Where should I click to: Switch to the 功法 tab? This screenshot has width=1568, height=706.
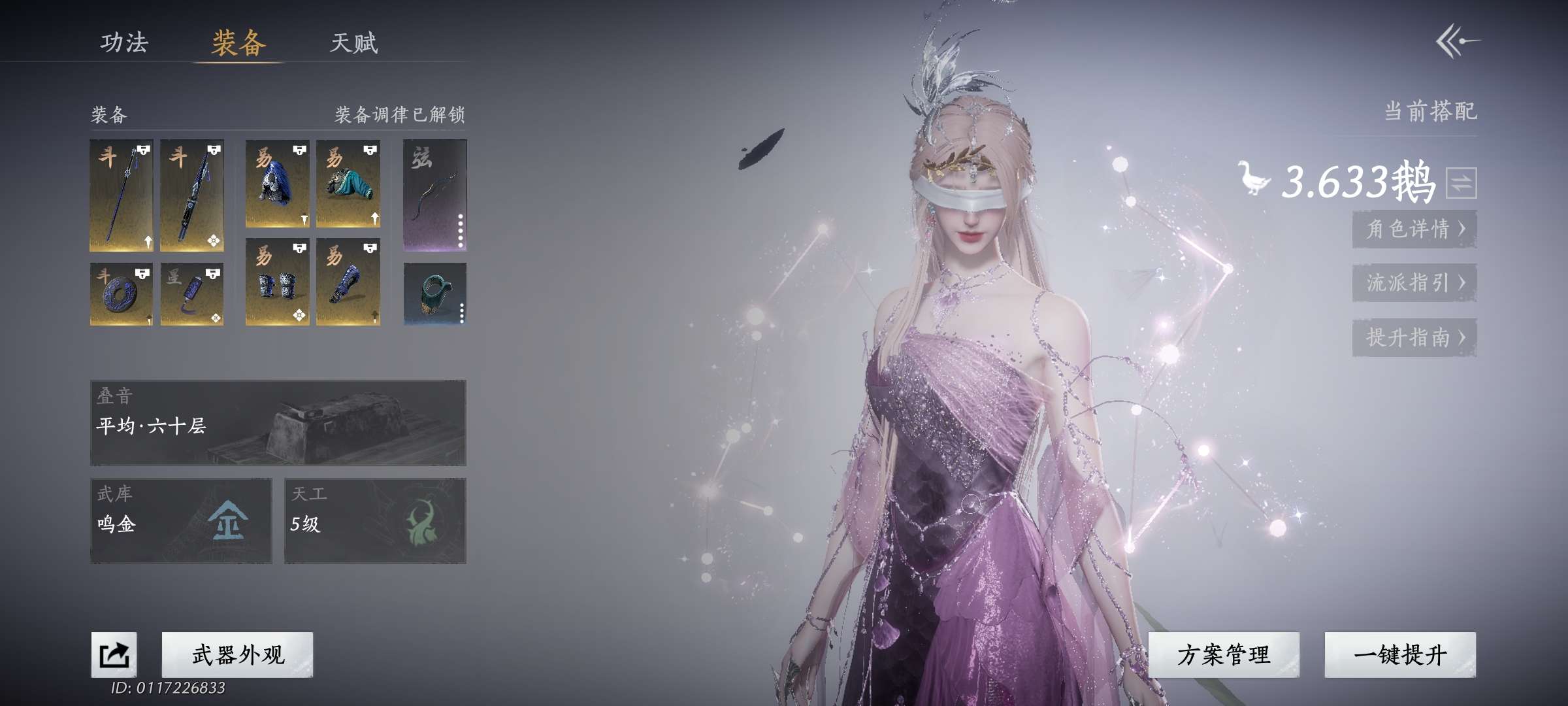[124, 42]
